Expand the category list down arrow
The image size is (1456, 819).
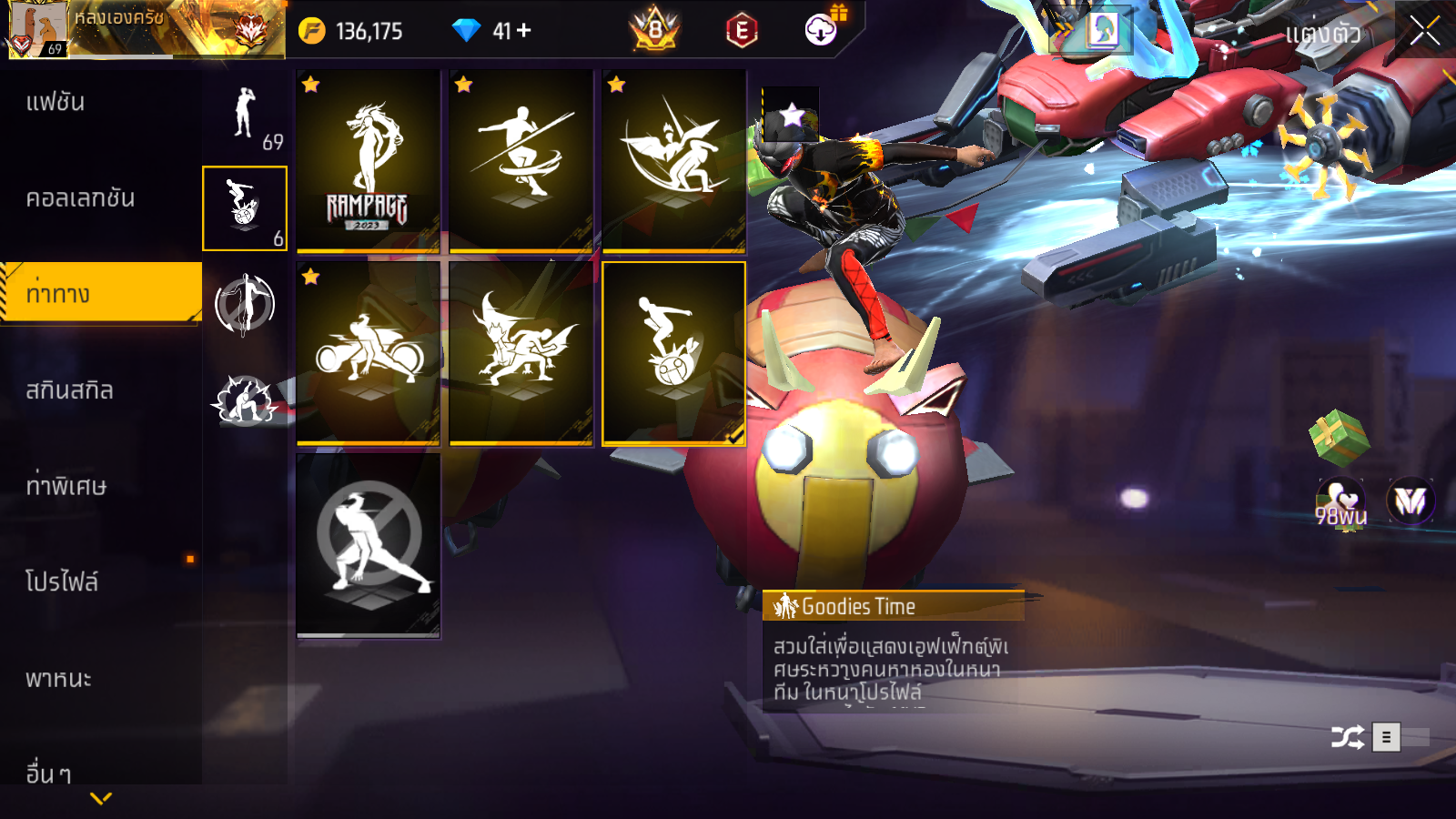(x=101, y=798)
